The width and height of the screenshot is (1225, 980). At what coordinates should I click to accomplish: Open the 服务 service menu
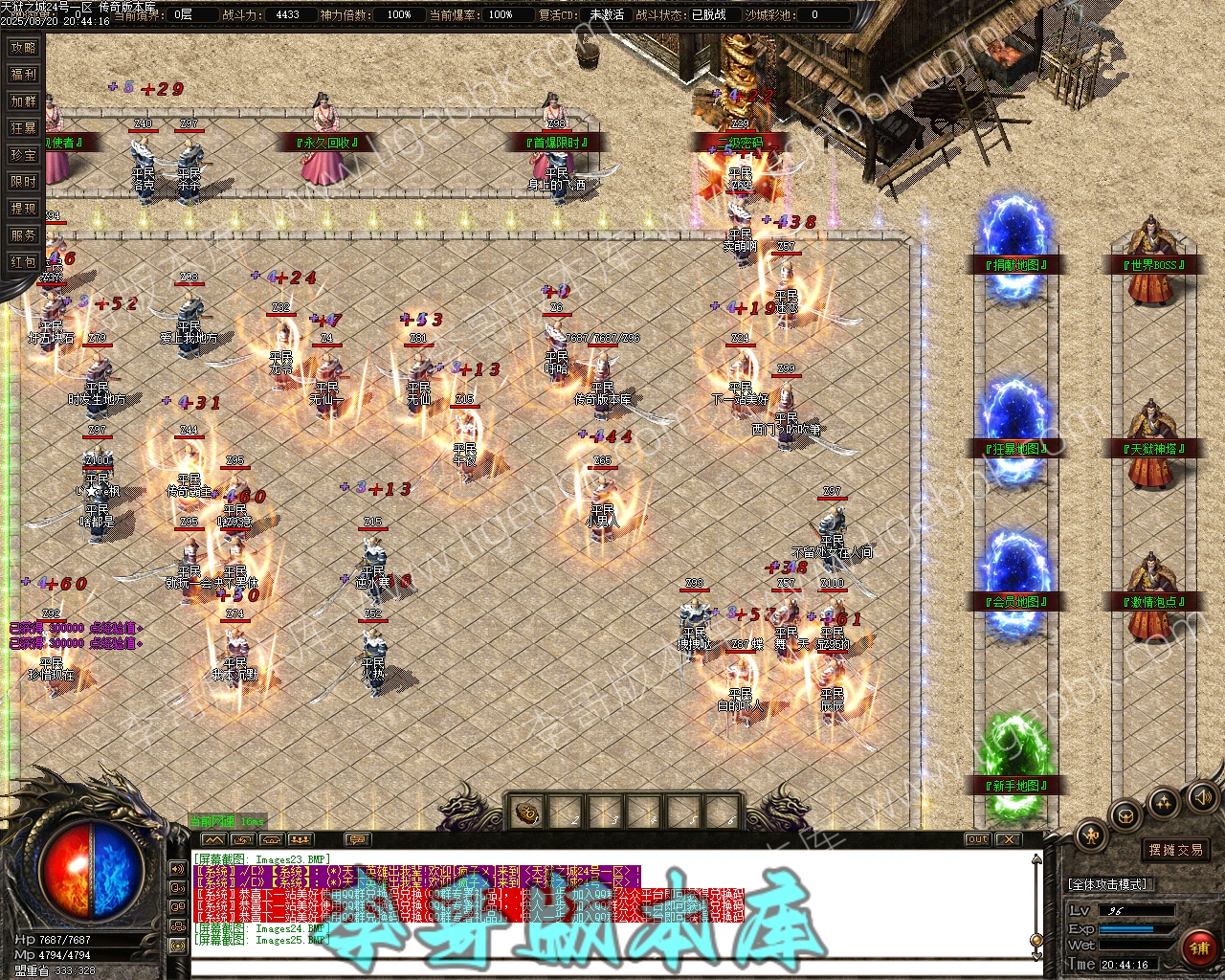[x=23, y=235]
